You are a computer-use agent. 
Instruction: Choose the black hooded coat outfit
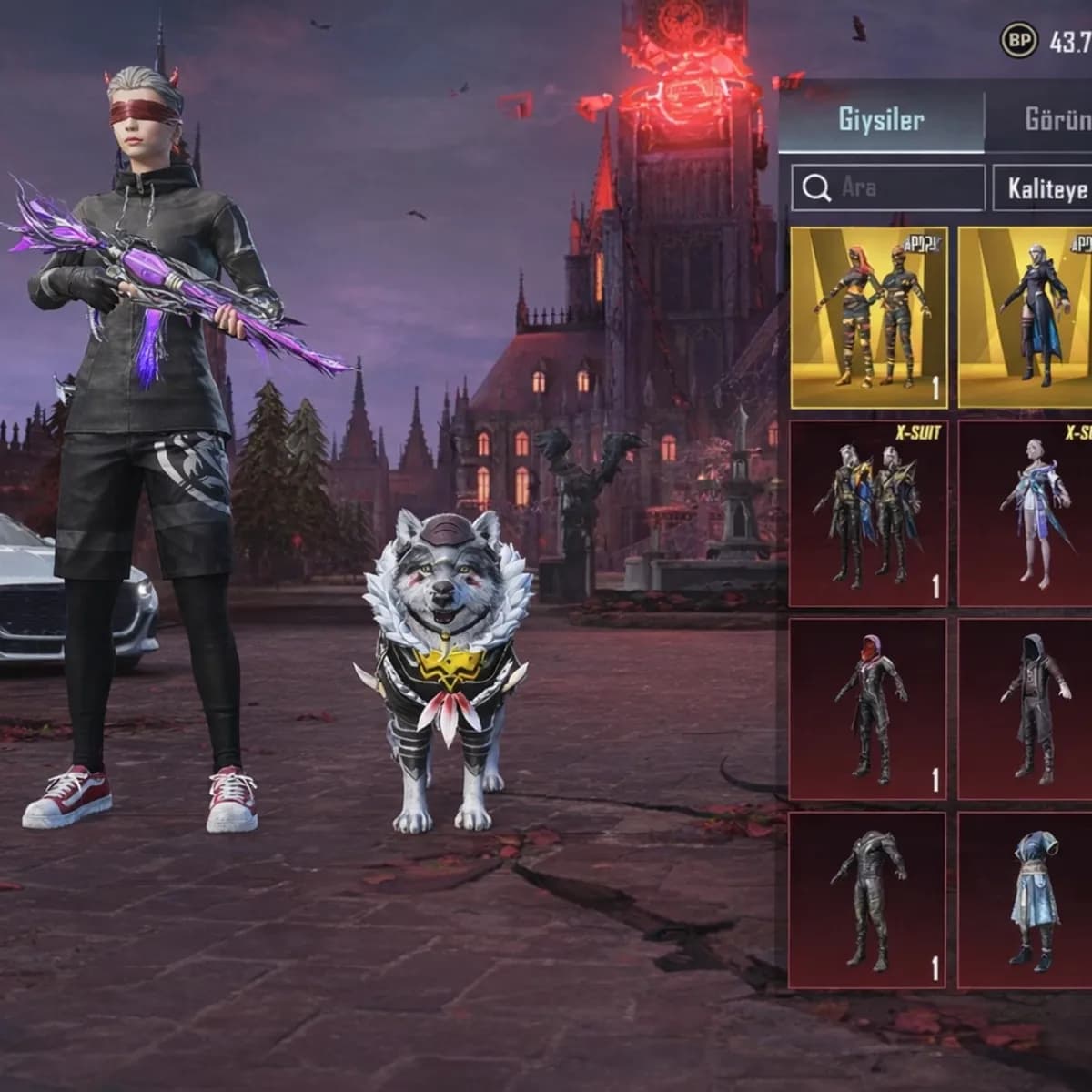tap(1026, 709)
